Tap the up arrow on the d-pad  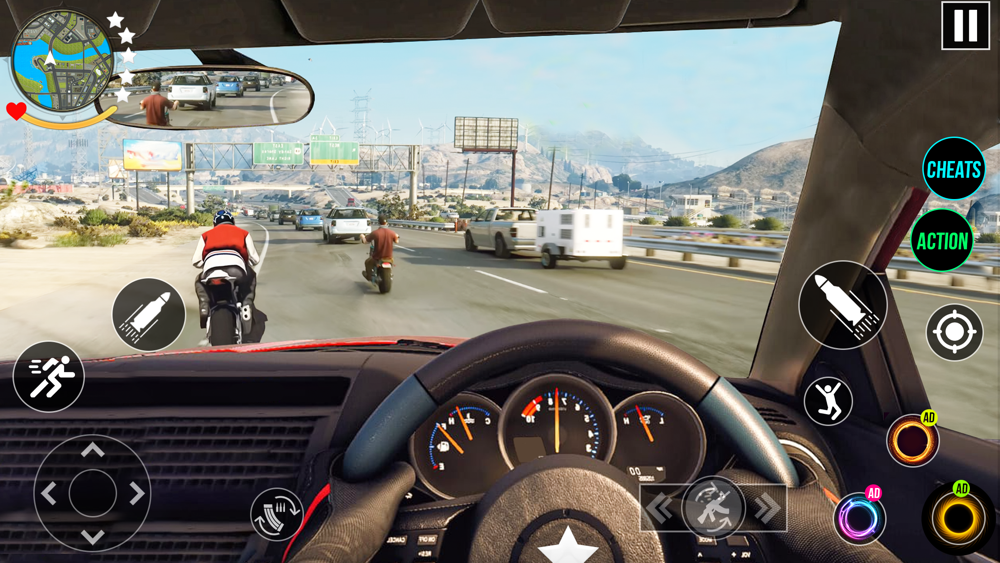point(92,451)
